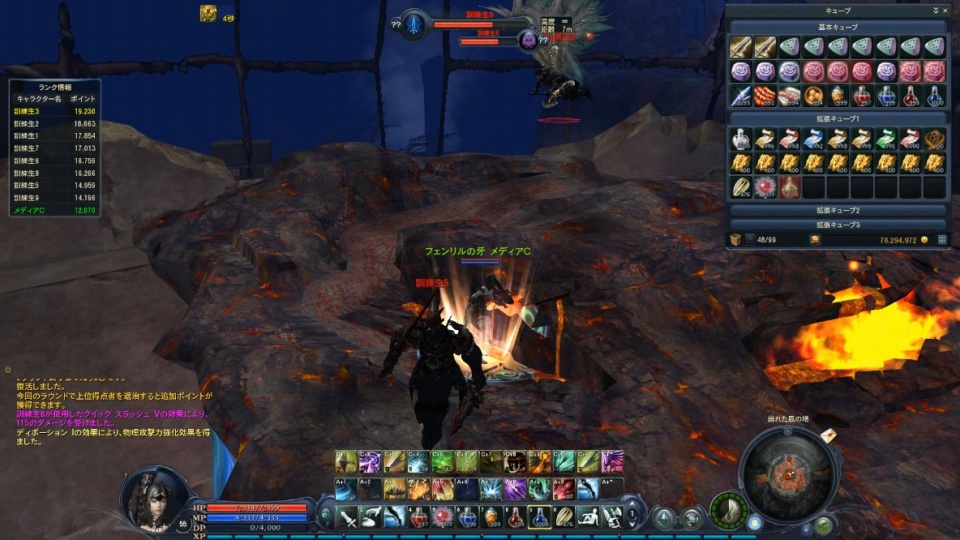
Task: Open the mail envelope icon by the minimap
Action: click(829, 437)
